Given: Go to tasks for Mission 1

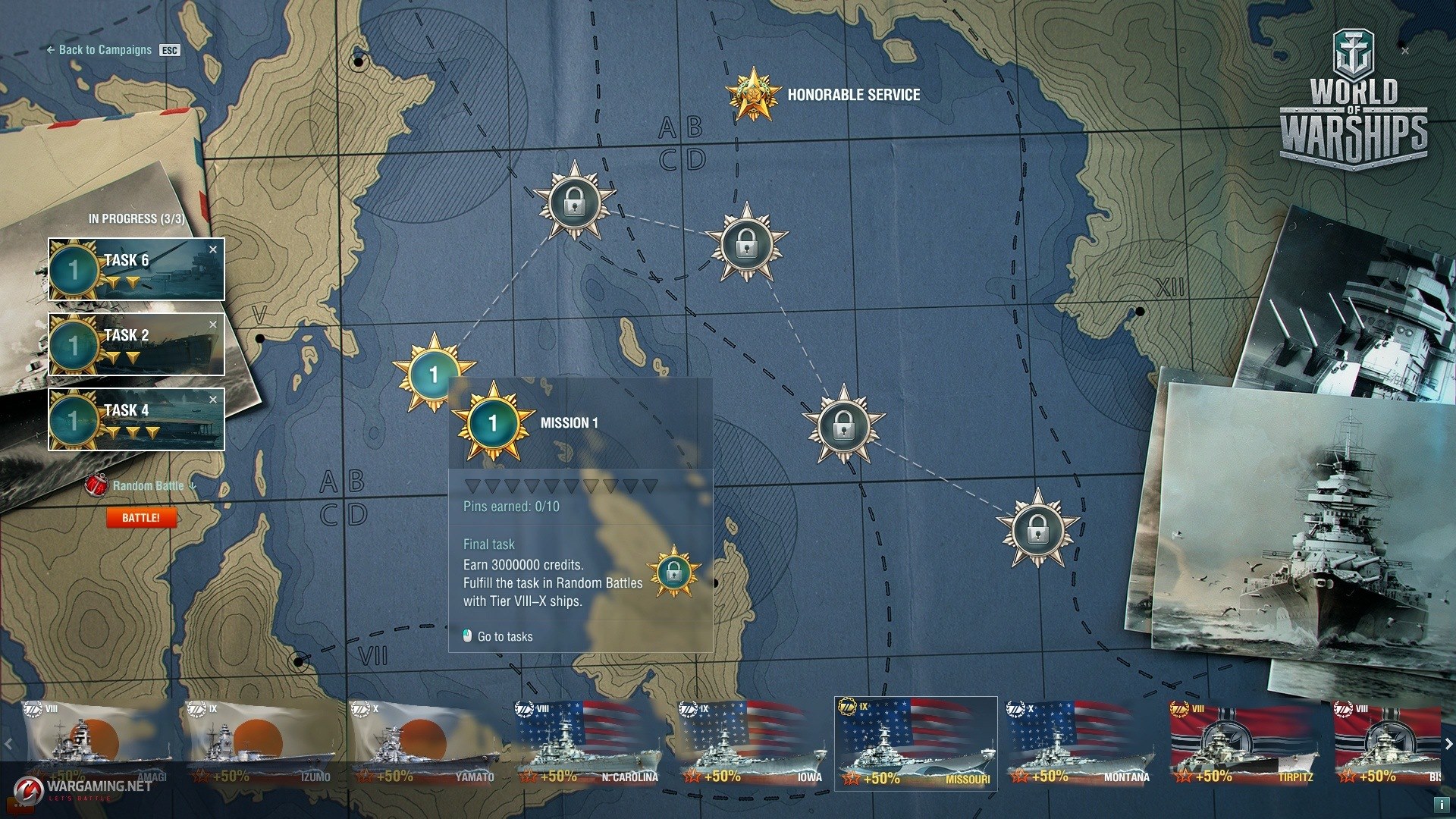Looking at the screenshot, I should (x=504, y=637).
